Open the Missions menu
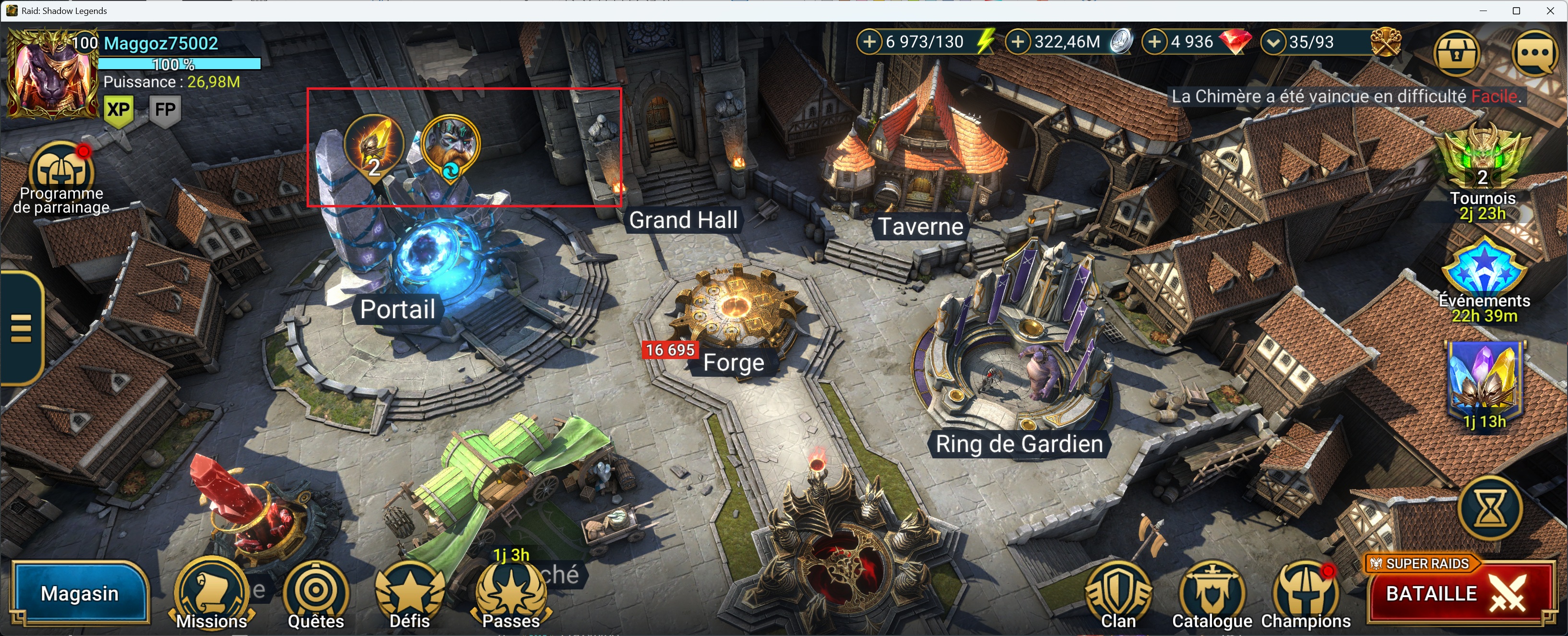Screen dimensions: 1568x636 [x=211, y=594]
